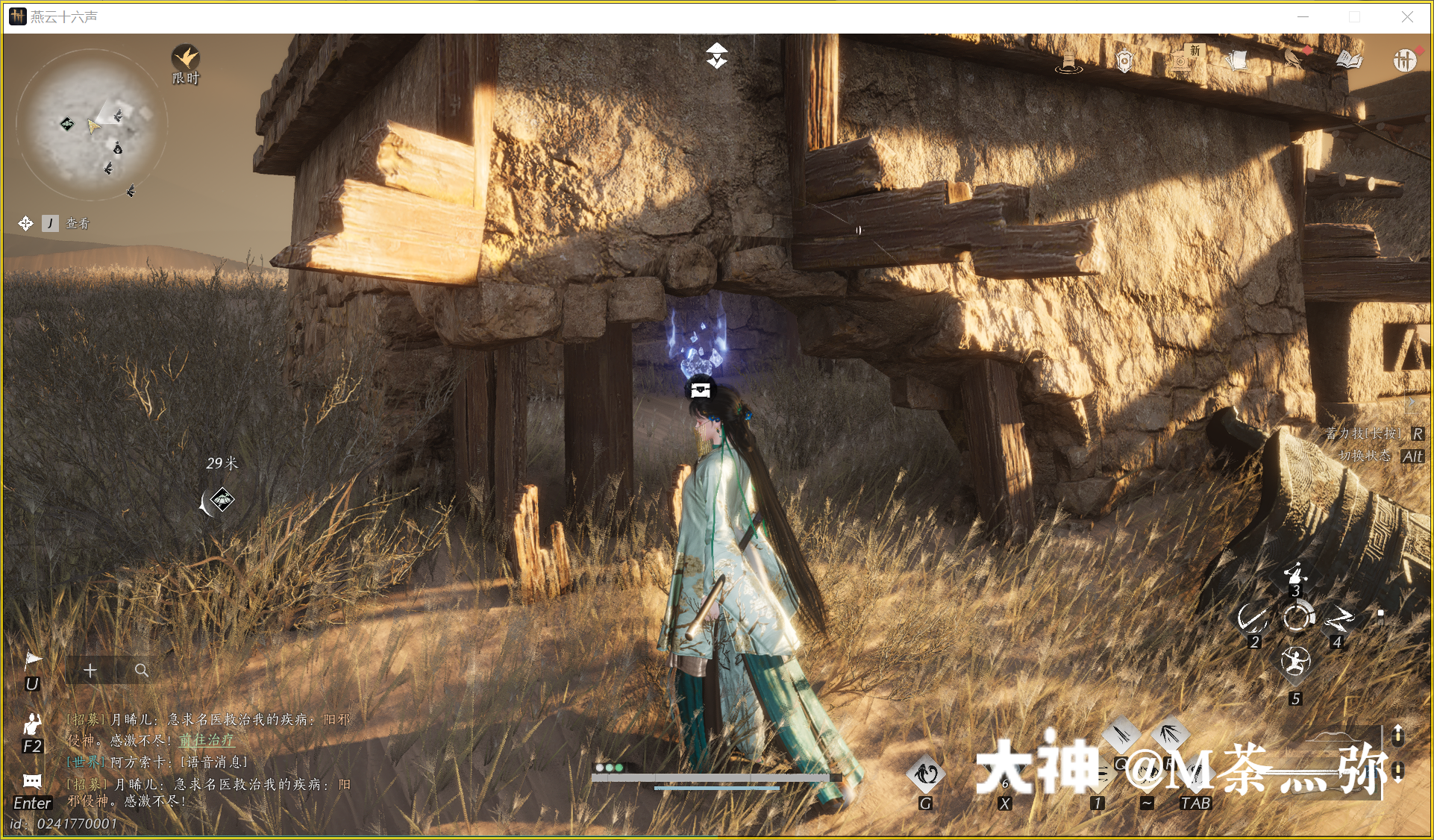Open the white flag icon above chat

tap(33, 659)
